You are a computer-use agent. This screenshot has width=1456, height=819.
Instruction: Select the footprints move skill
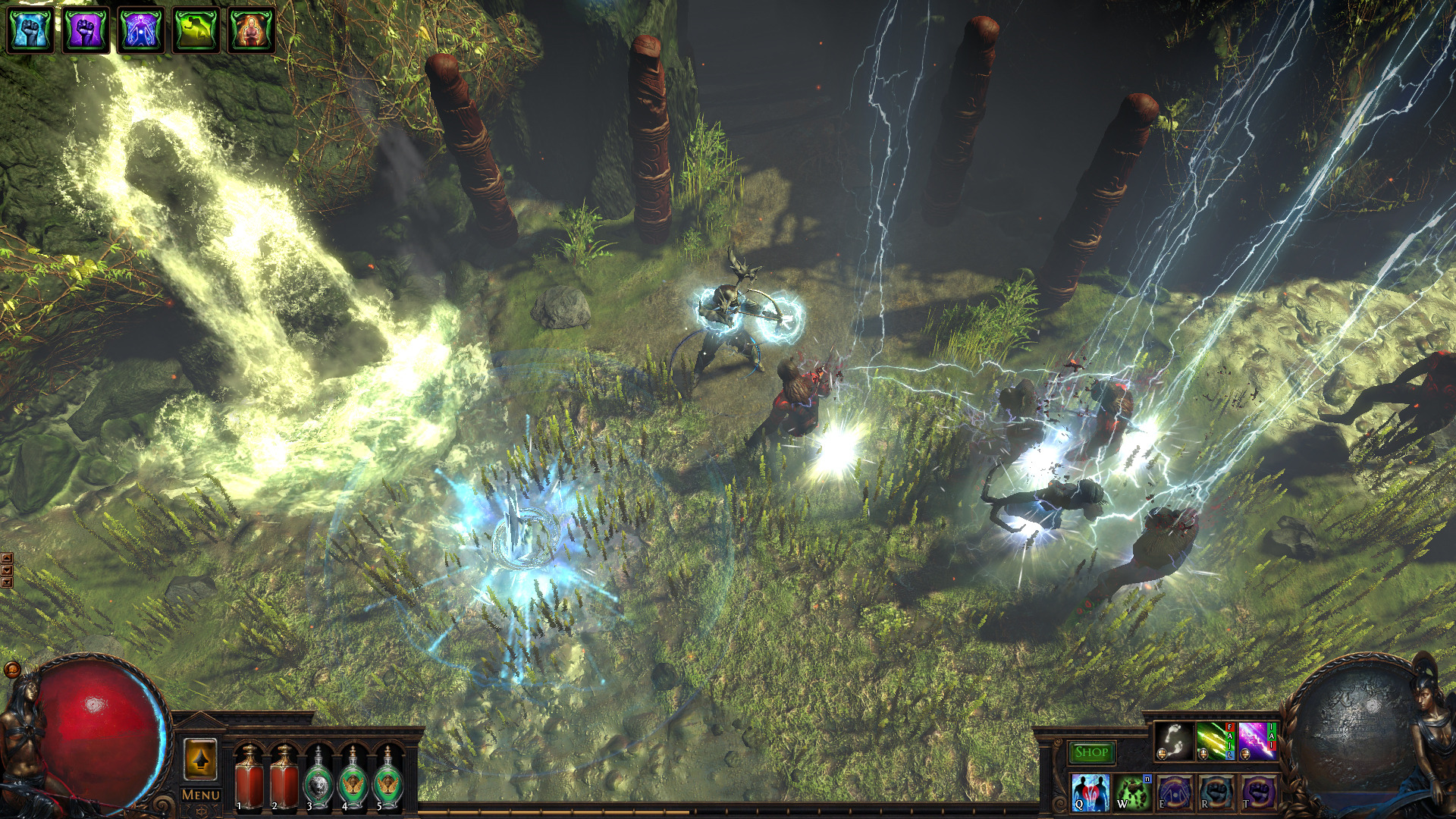click(x=1173, y=740)
